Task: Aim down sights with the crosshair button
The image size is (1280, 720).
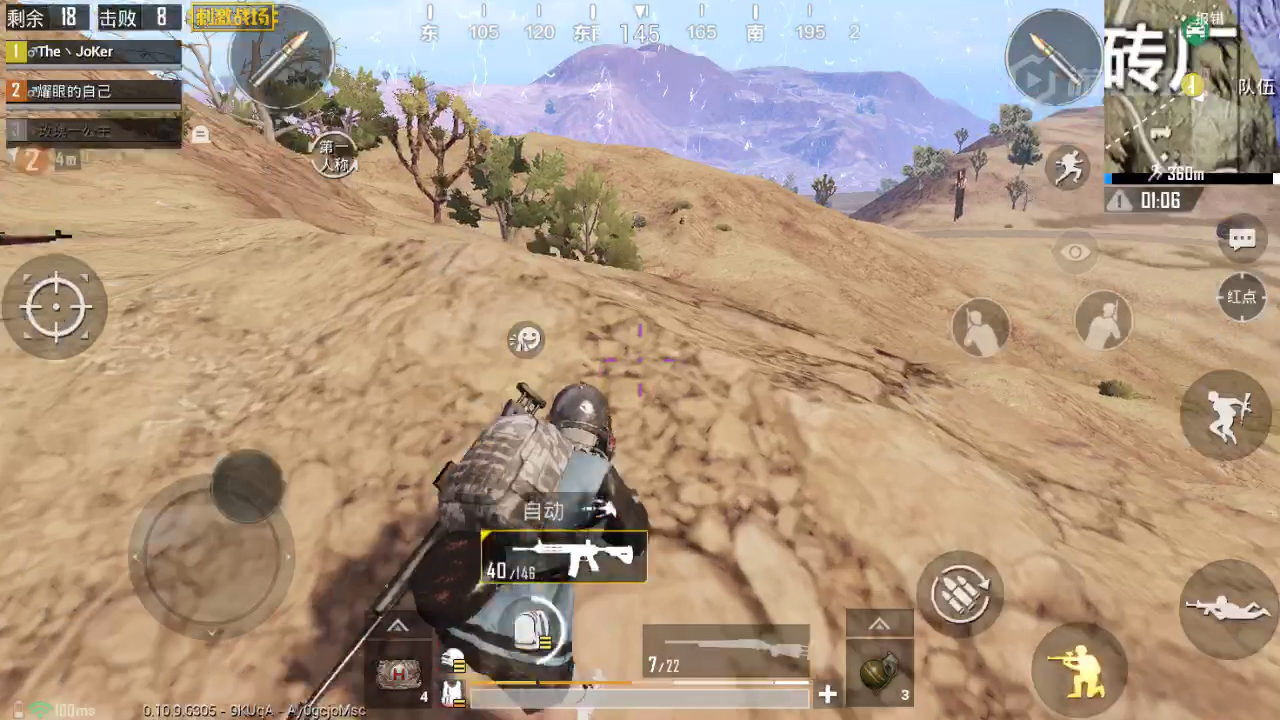Action: [56, 306]
